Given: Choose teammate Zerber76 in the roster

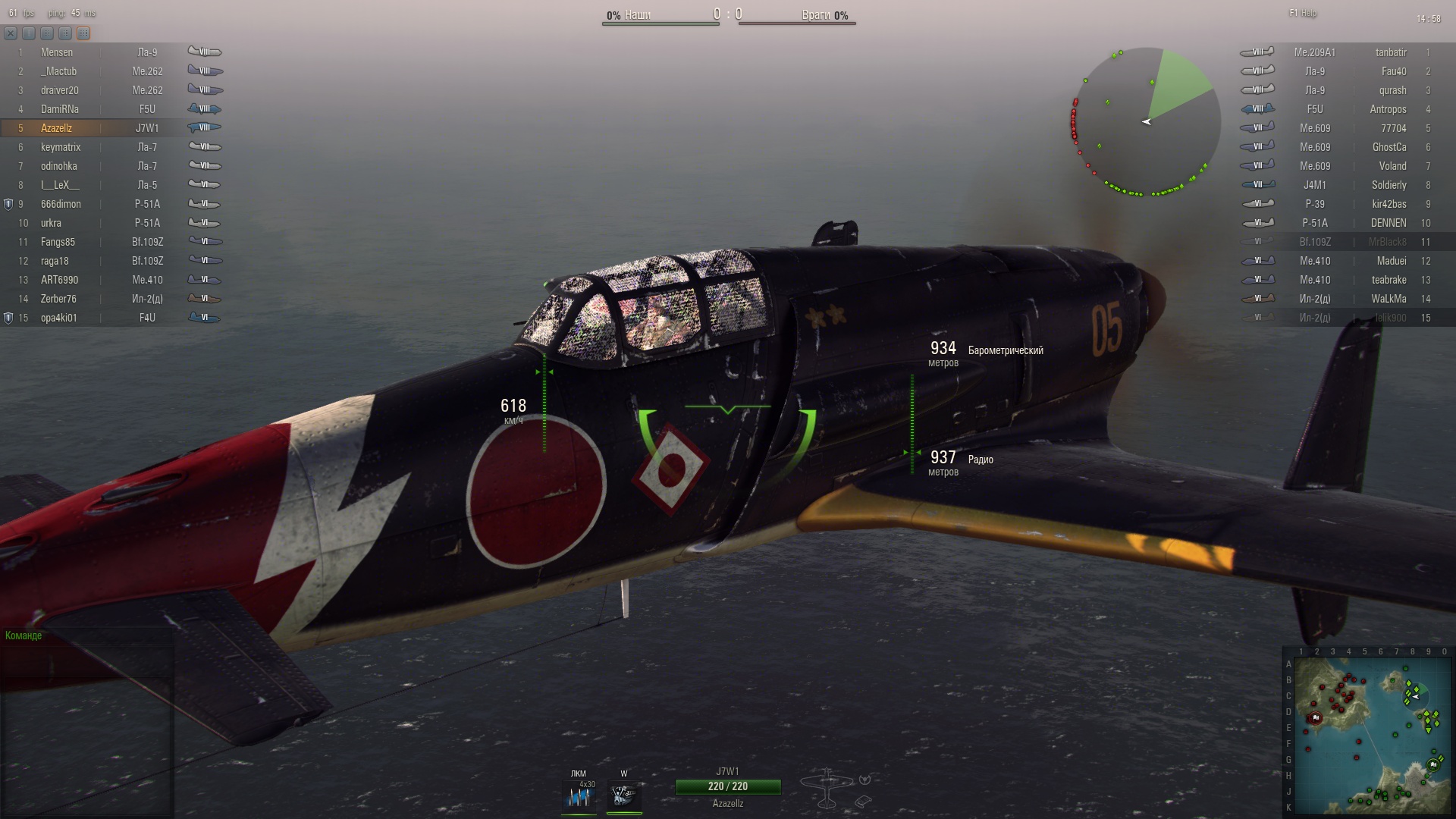Looking at the screenshot, I should [58, 299].
